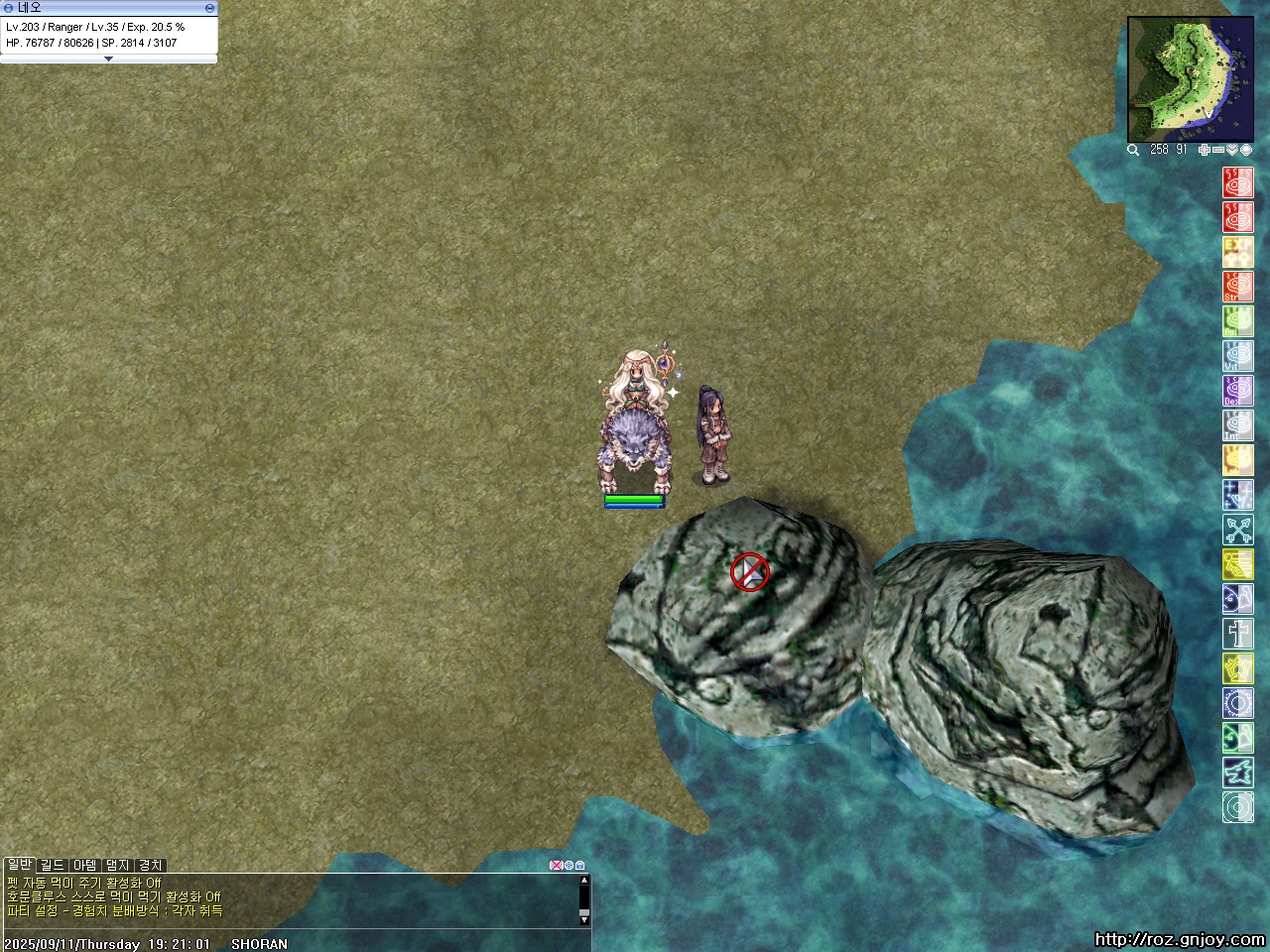The image size is (1270, 952).
Task: Open the 아템 chat tab
Action: pos(84,866)
